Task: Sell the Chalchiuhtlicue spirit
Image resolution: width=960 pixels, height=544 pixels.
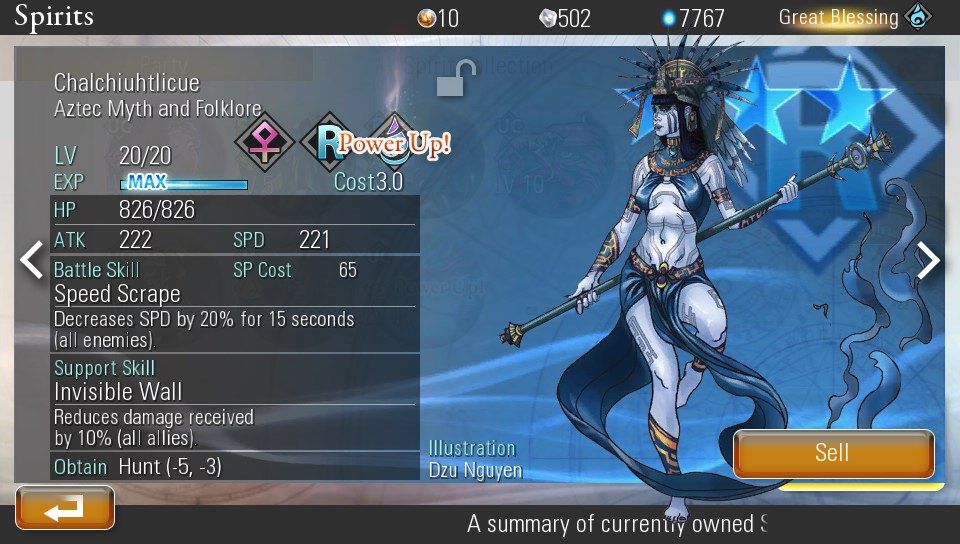Action: point(833,453)
